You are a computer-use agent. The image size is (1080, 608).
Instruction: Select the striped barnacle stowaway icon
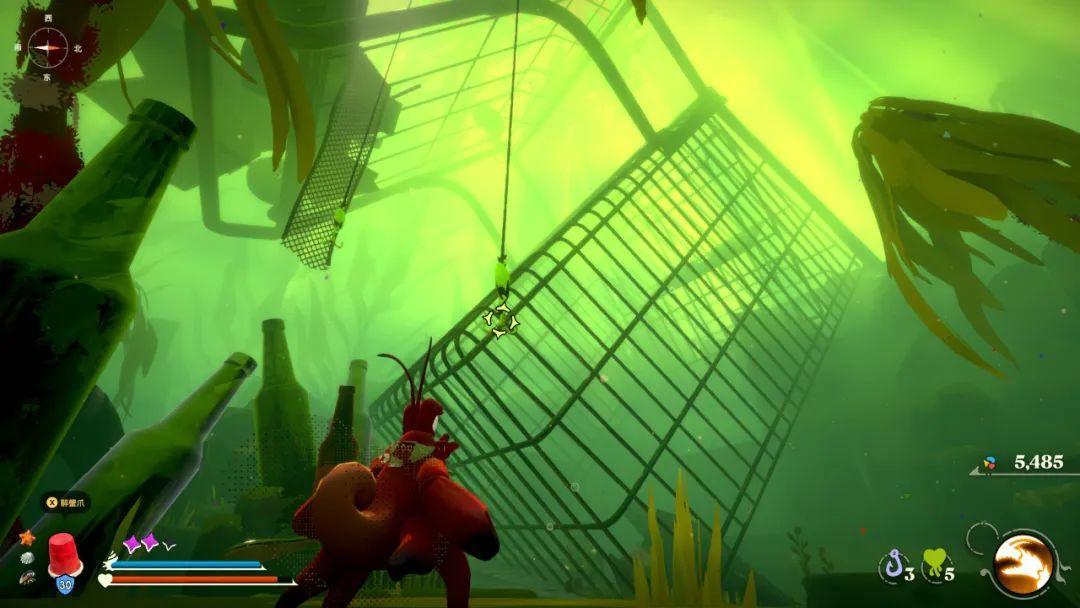click(x=27, y=576)
